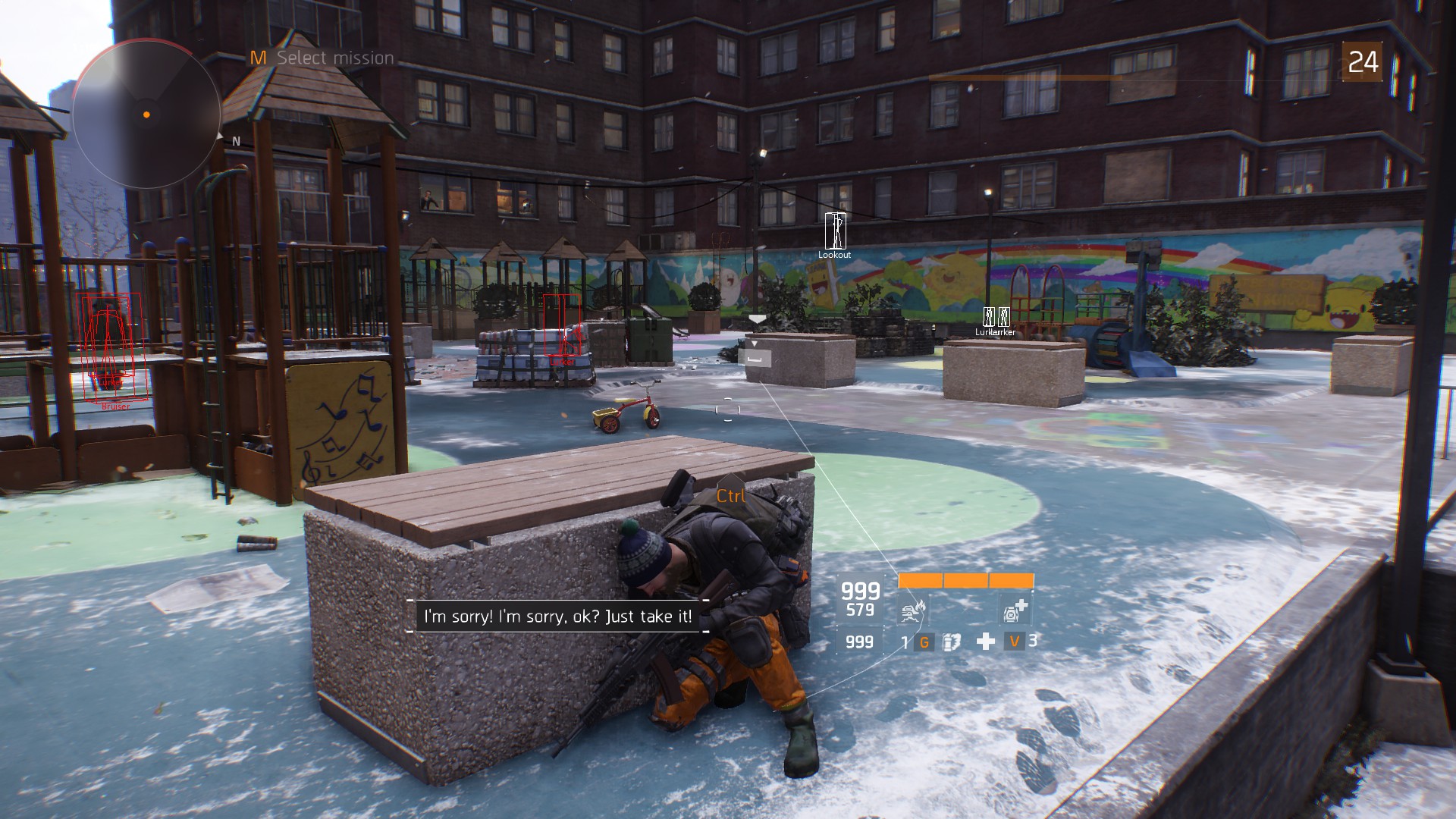Open the circular minimap radar
Screen dimensions: 1456x819
[146, 115]
